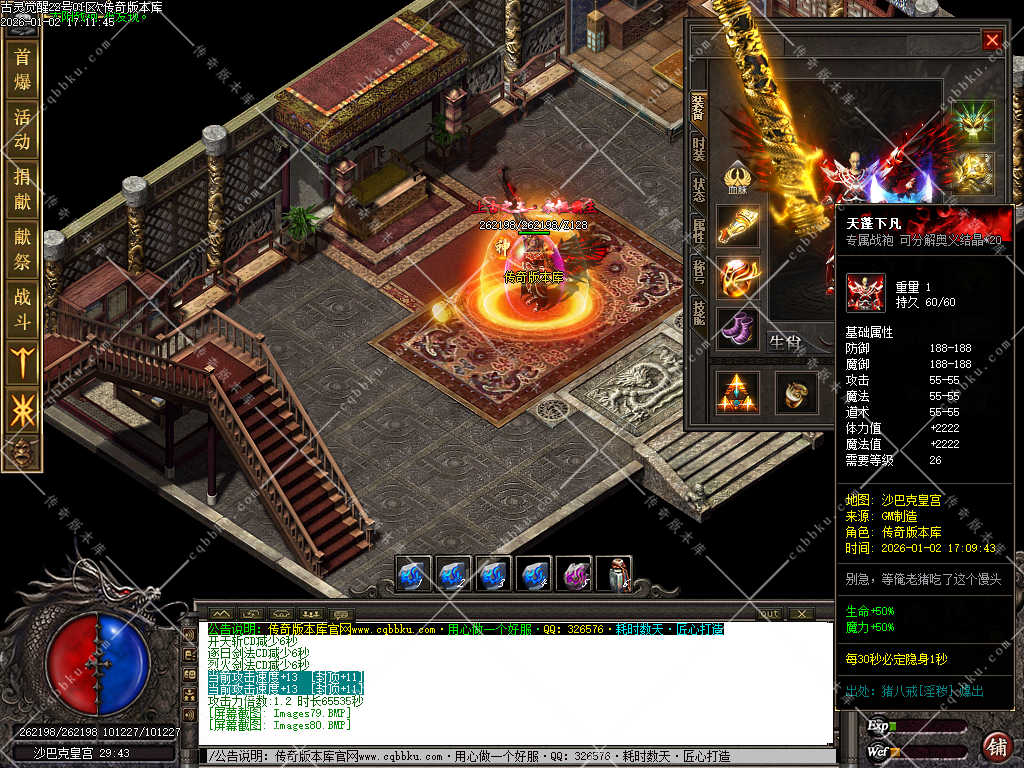
Task: Open the 捐献 donation menu
Action: click(x=22, y=189)
